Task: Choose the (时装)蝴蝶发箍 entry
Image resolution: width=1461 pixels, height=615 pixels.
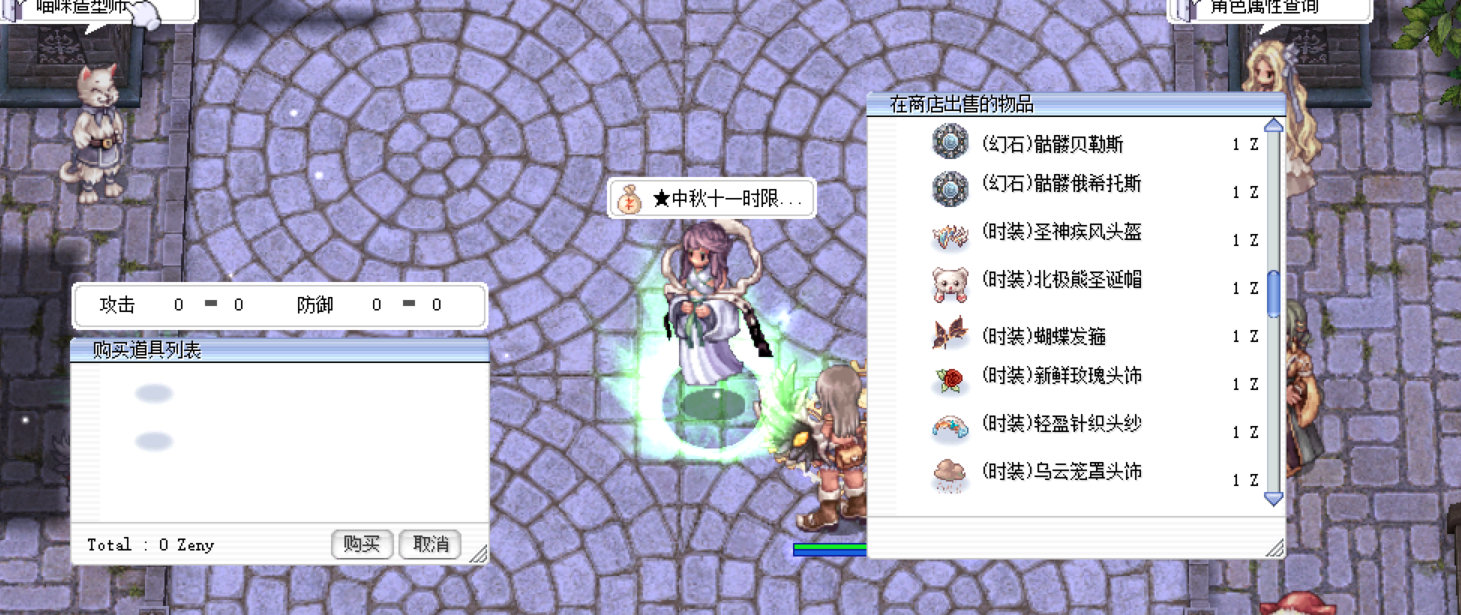Action: (x=1043, y=336)
